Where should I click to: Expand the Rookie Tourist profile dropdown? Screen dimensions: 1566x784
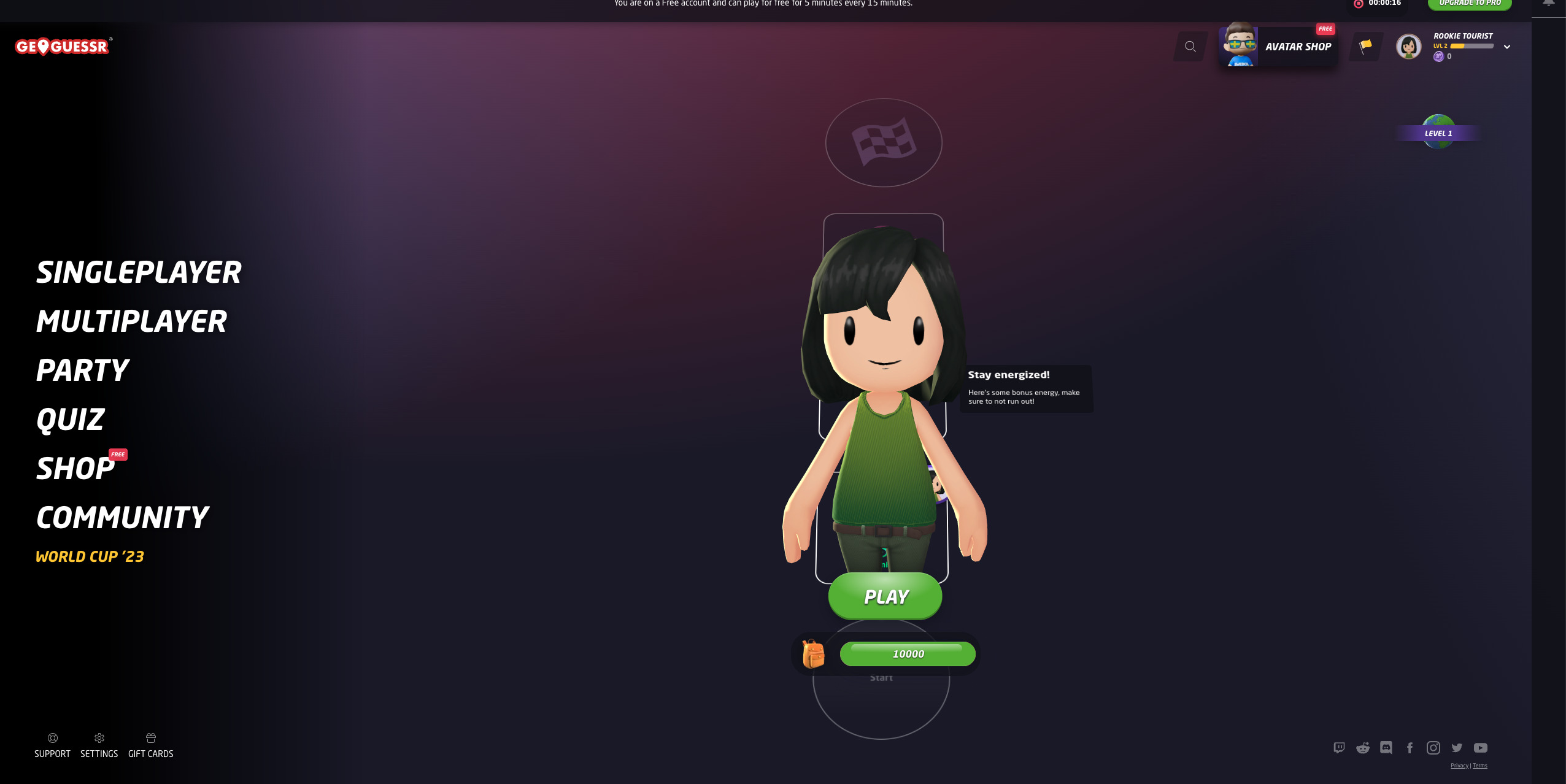1506,47
